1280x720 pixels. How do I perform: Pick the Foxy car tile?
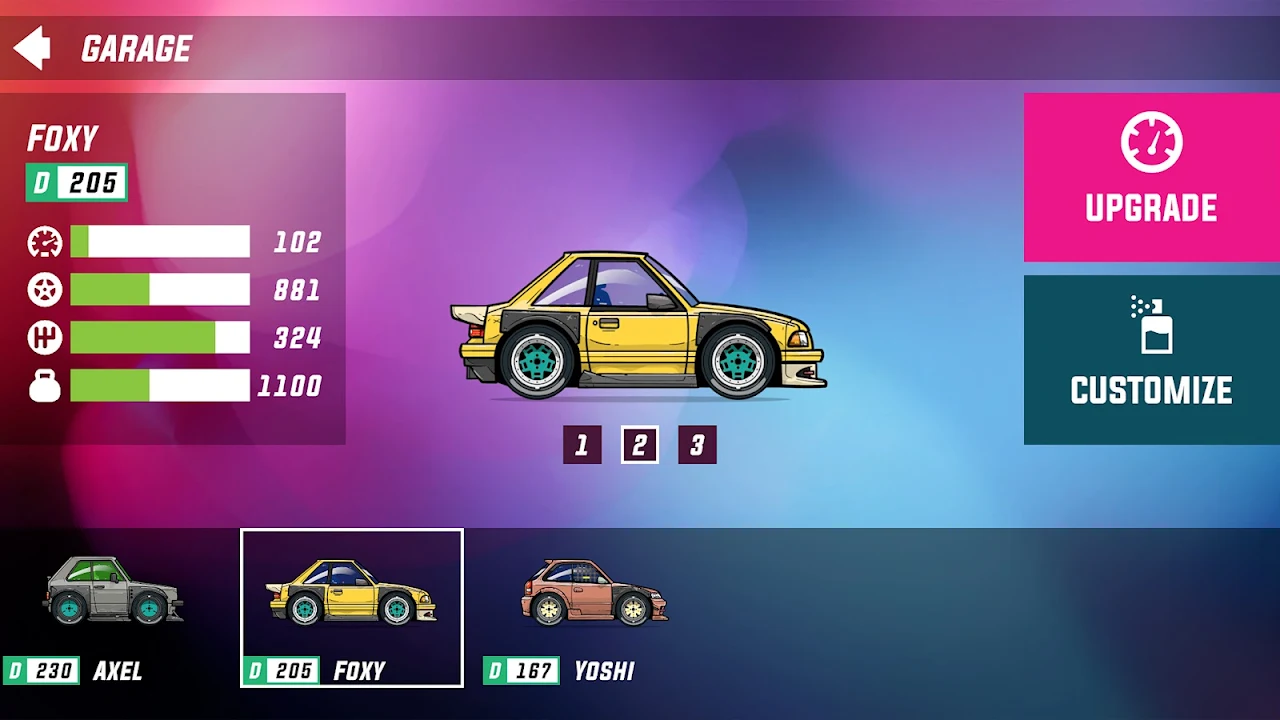(352, 607)
